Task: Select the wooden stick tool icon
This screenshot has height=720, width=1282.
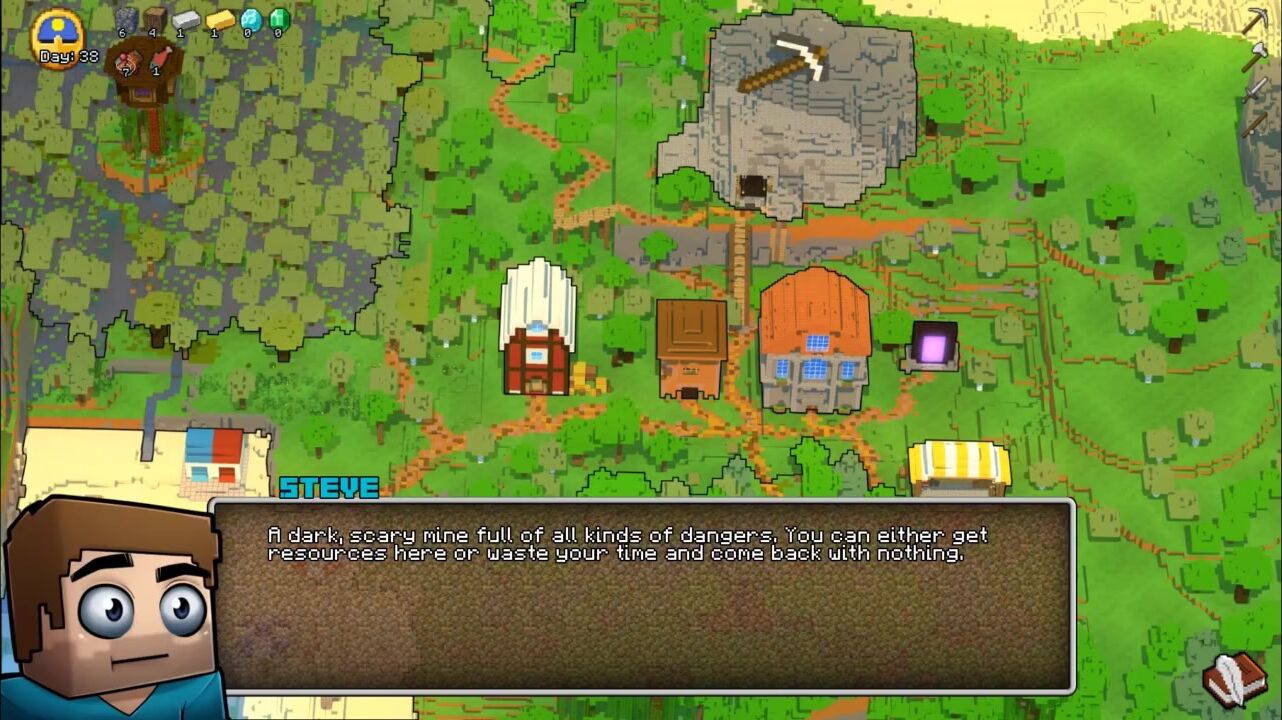Action: point(1254,123)
